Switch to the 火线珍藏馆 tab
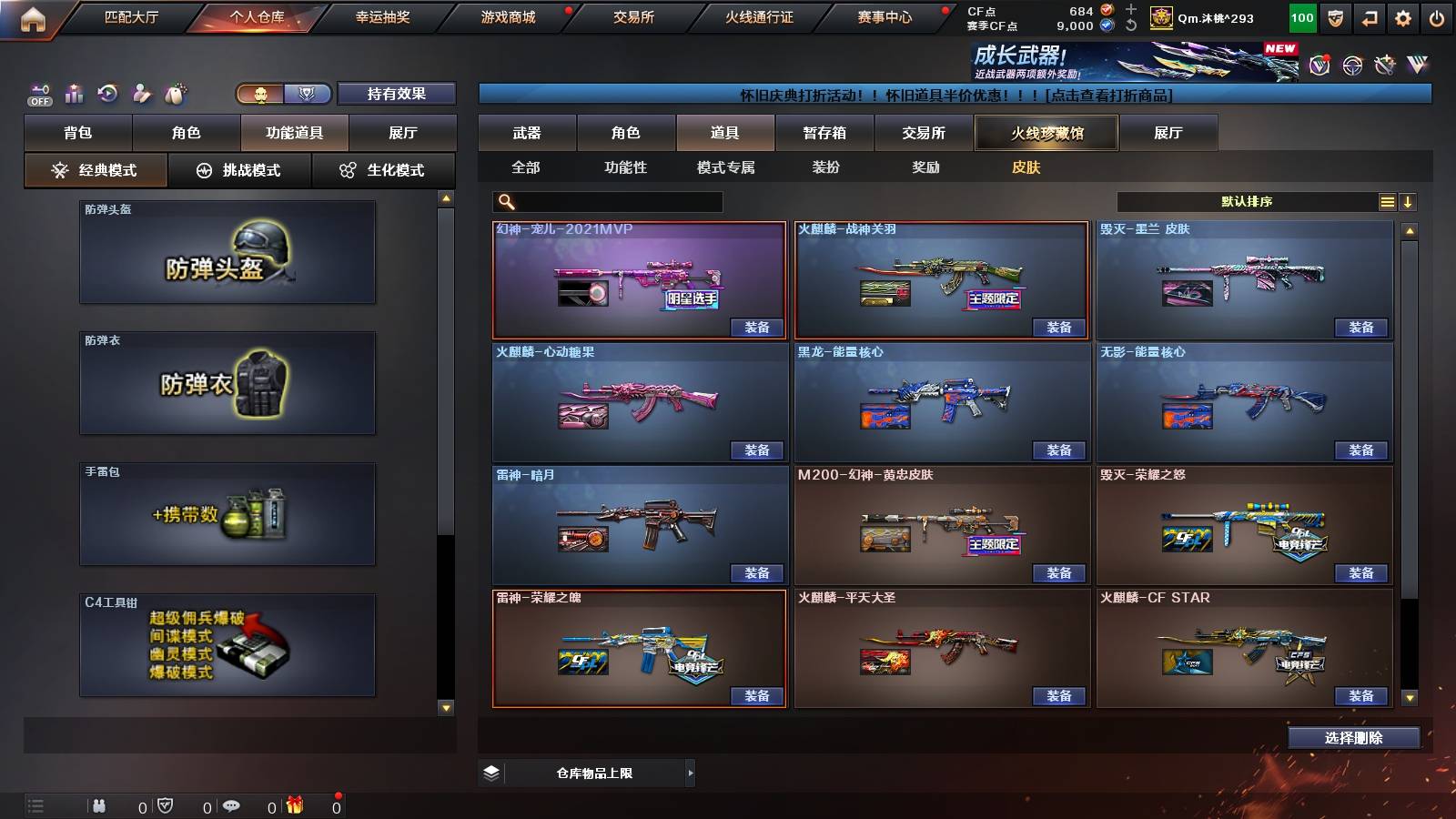 click(1045, 133)
